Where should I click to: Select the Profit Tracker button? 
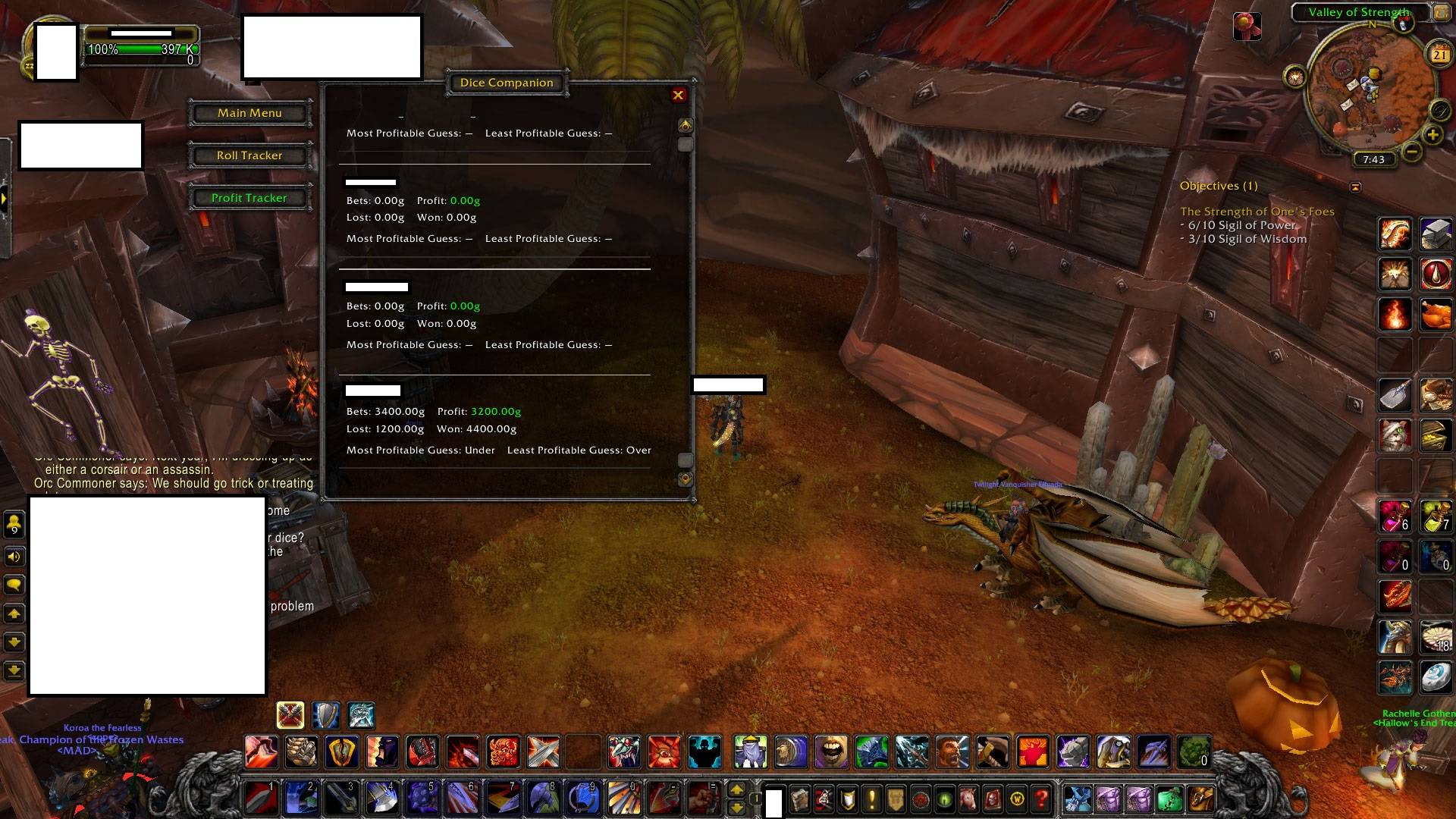click(249, 198)
